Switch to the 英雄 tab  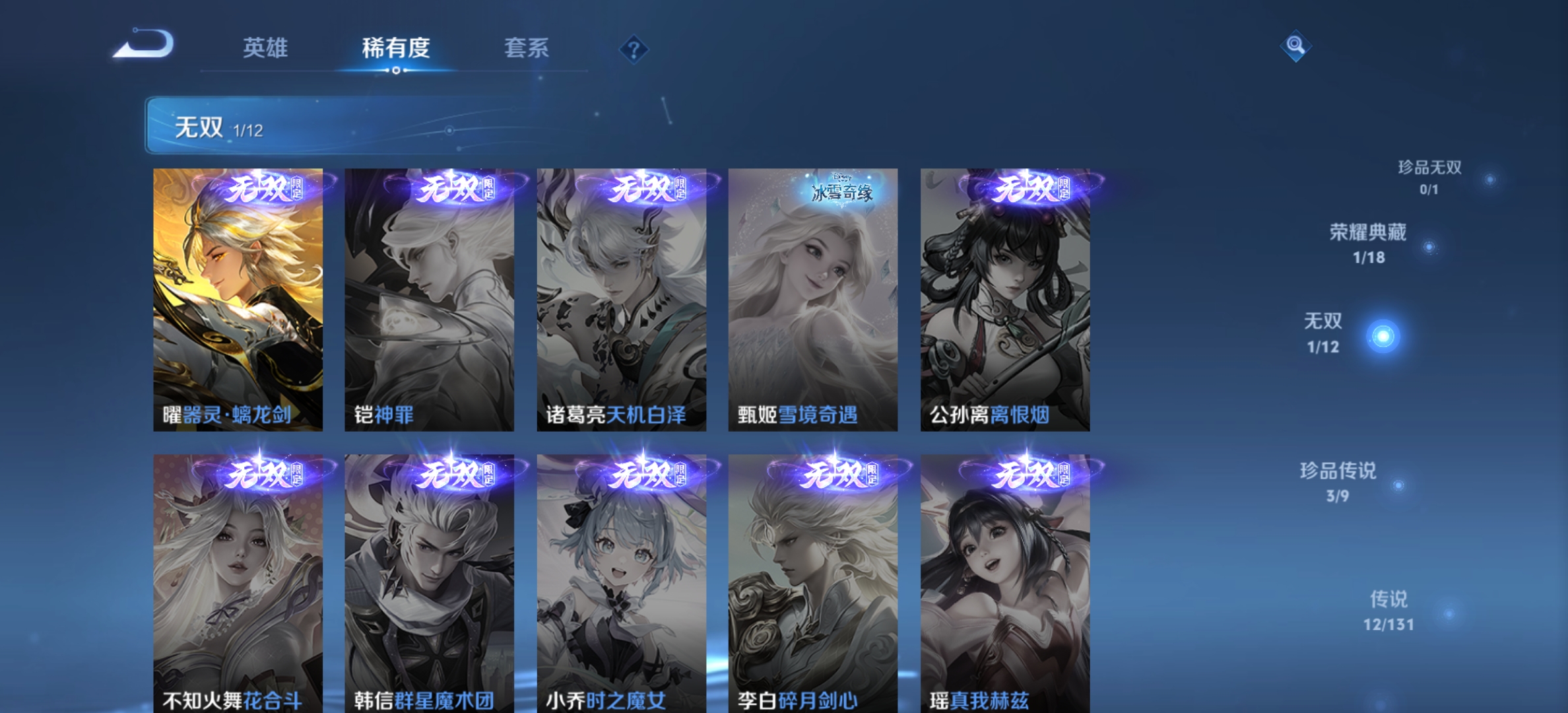267,49
